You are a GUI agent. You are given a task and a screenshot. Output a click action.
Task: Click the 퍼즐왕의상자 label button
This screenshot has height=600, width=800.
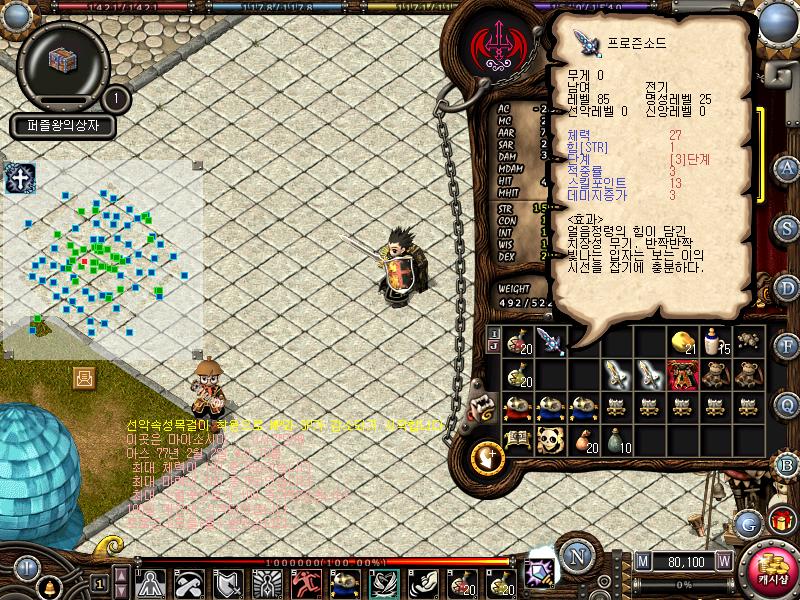coord(64,127)
